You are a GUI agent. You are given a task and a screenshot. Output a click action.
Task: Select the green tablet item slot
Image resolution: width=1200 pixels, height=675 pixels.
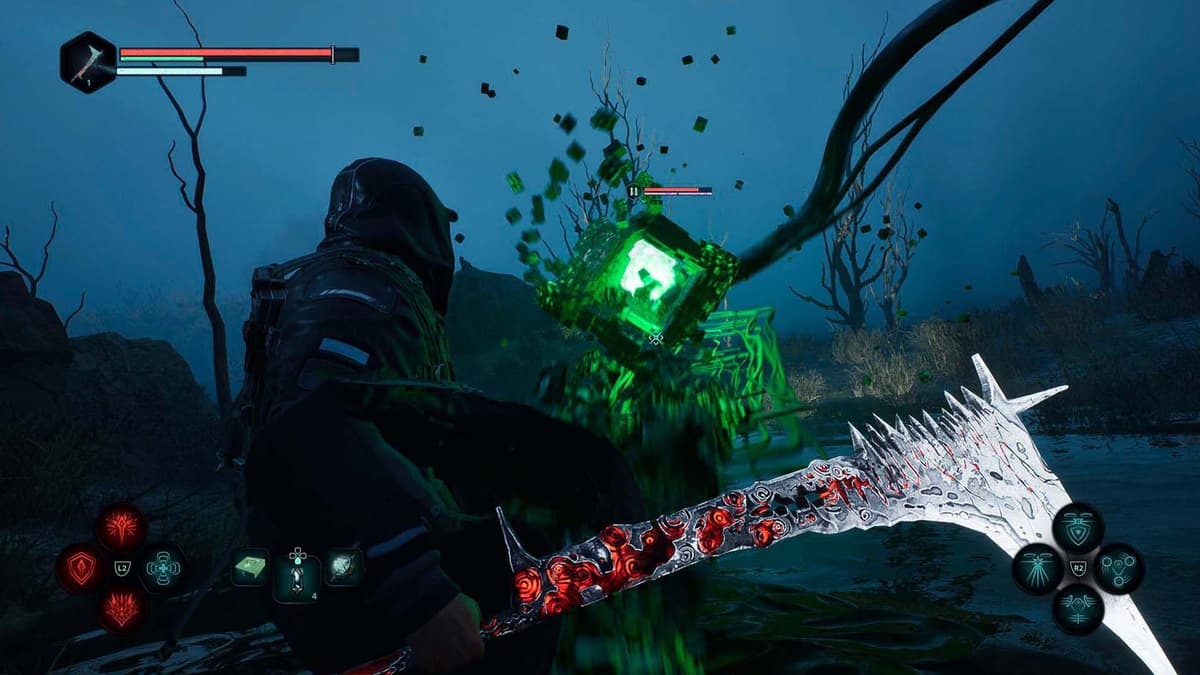250,567
